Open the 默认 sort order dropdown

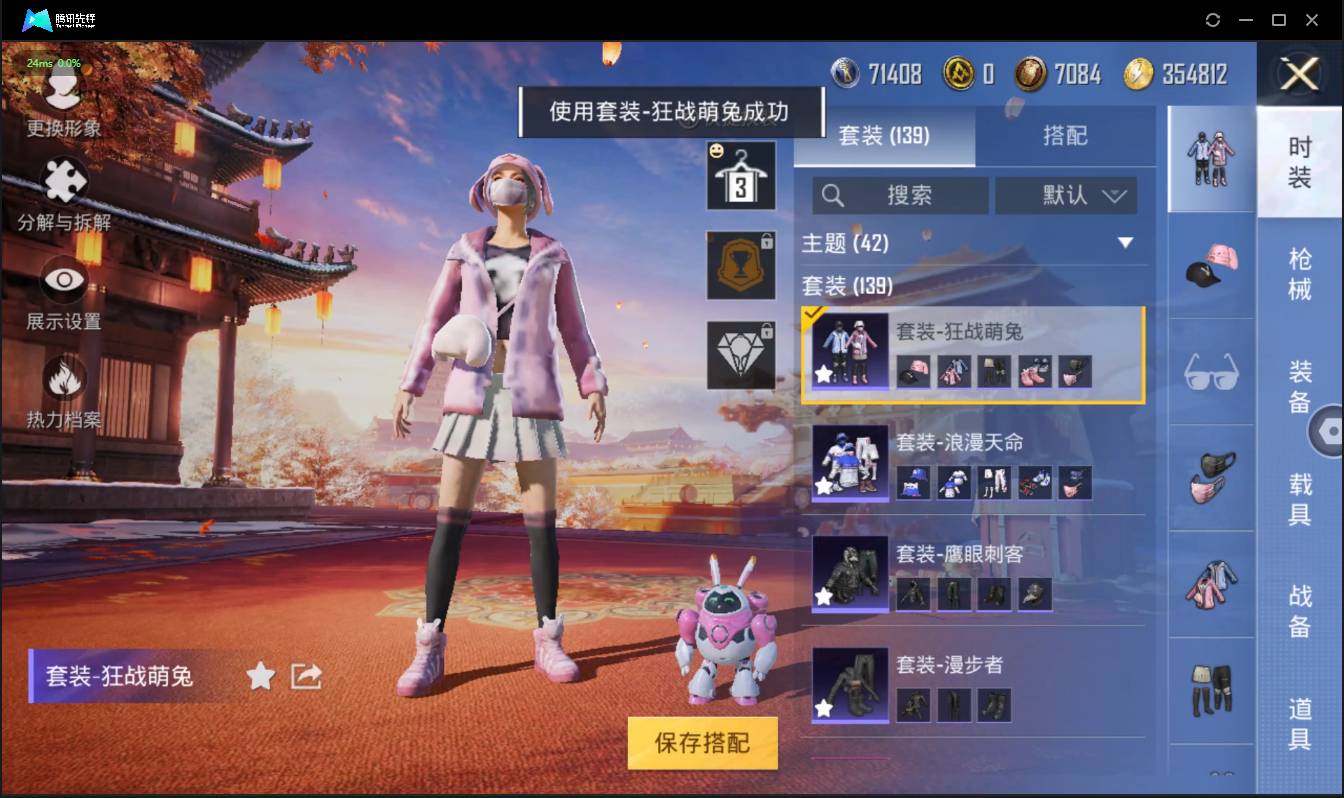(x=1067, y=196)
